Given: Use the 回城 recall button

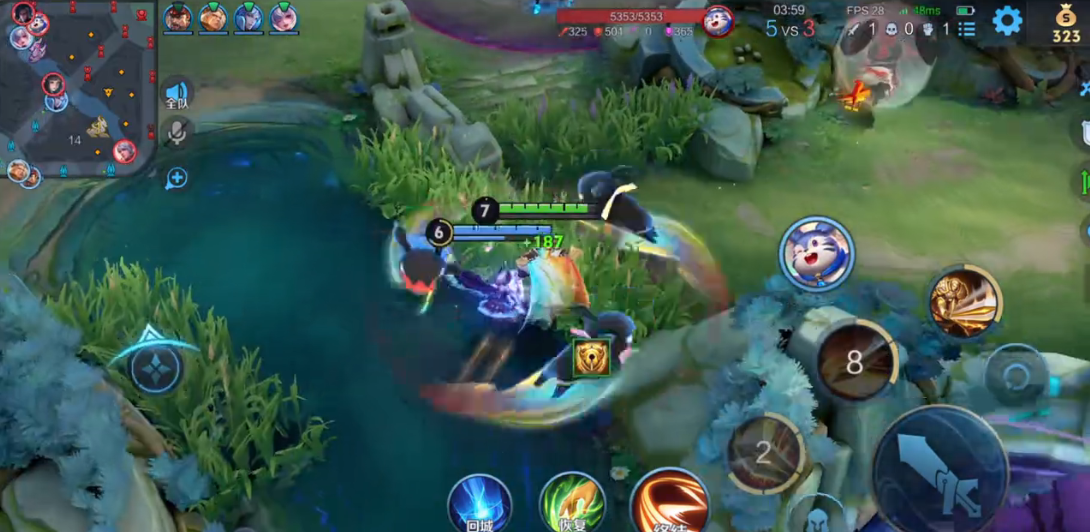Looking at the screenshot, I should (480, 503).
